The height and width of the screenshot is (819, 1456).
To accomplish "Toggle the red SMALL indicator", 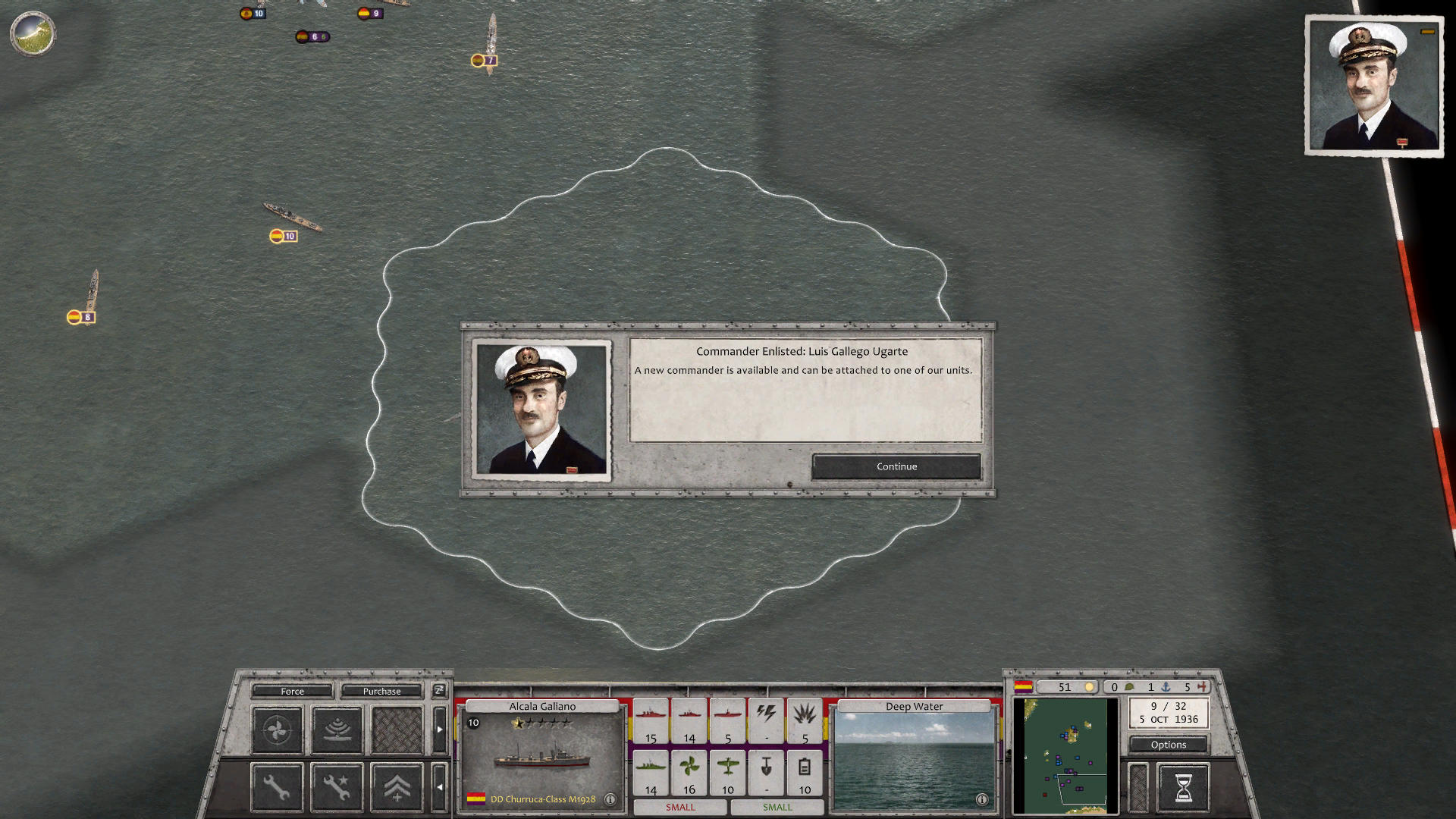I will click(x=680, y=808).
